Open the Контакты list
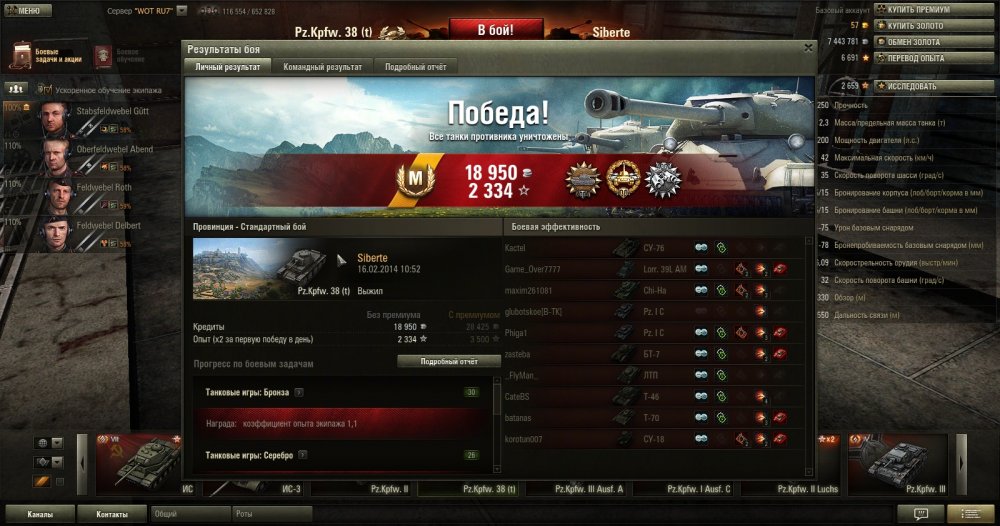1000x526 pixels. [x=111, y=514]
